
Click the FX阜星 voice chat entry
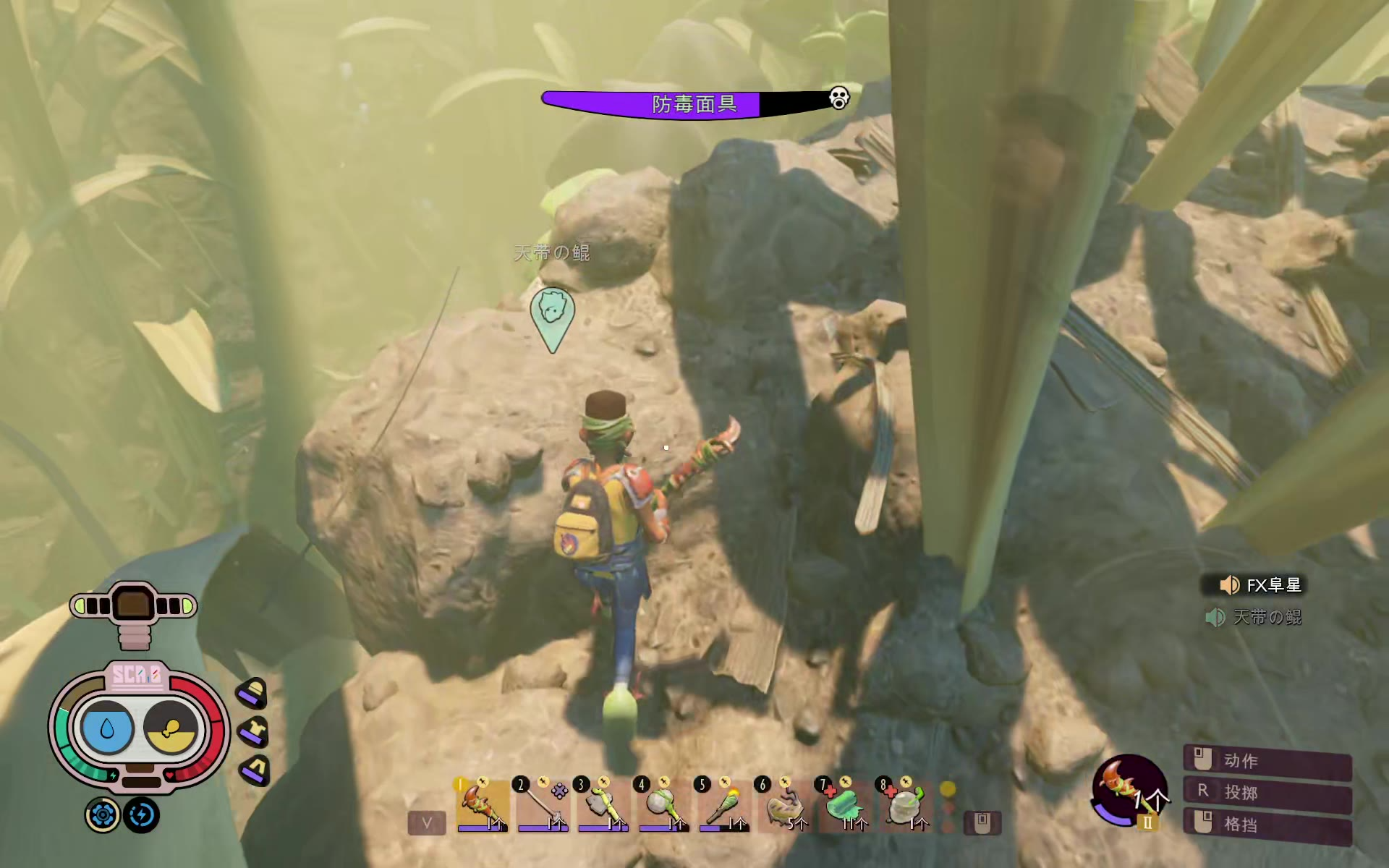click(x=1262, y=584)
